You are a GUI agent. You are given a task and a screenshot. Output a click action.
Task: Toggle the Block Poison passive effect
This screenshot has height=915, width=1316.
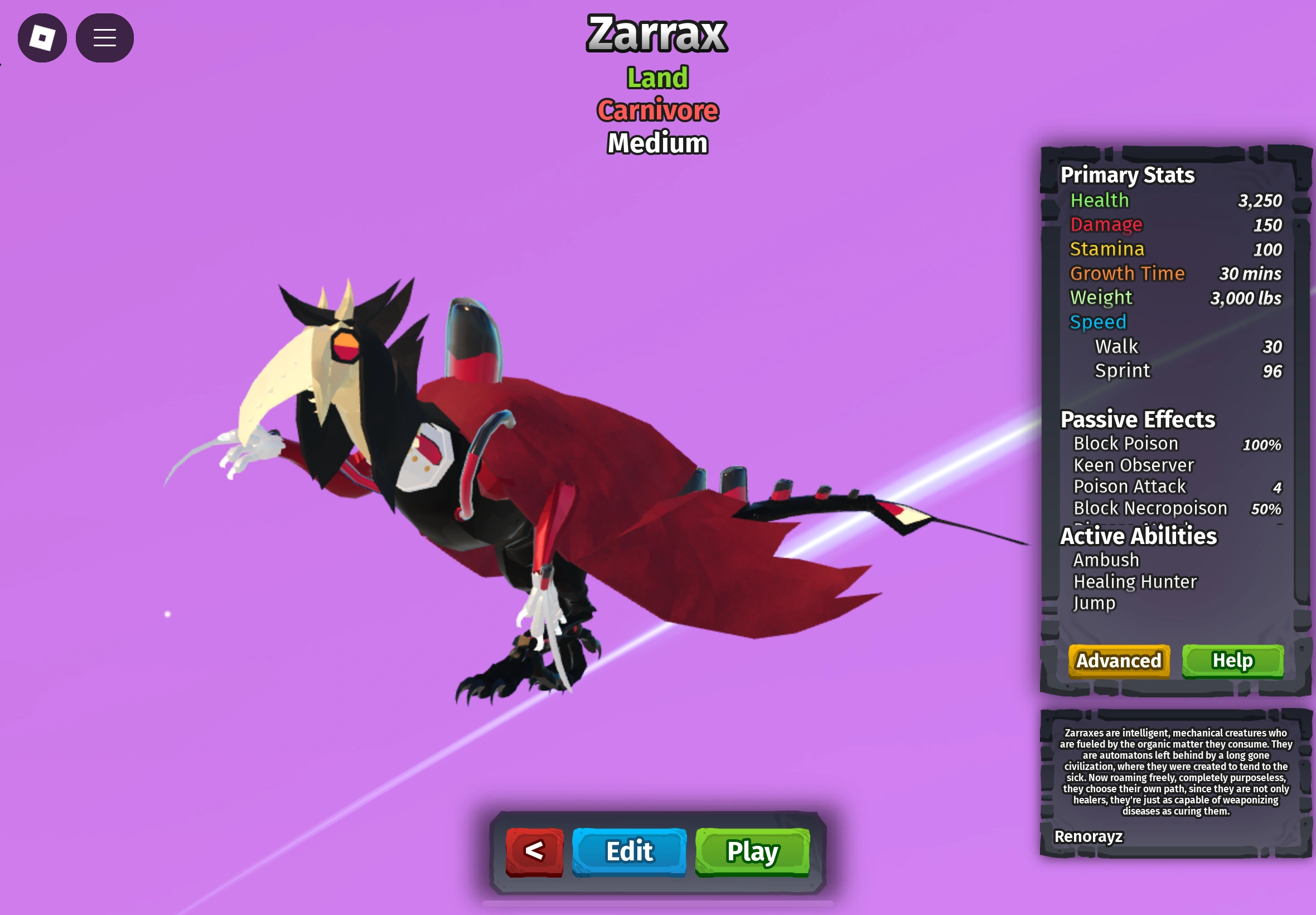1125,443
